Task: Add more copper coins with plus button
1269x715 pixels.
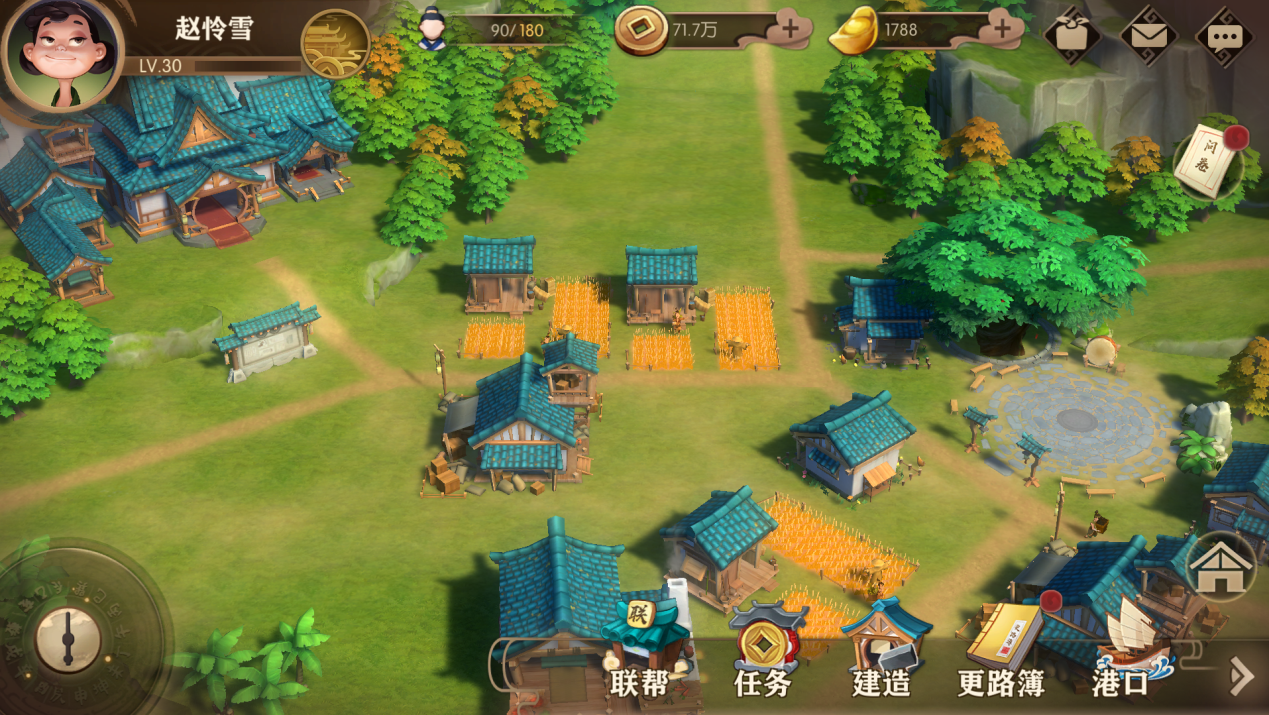Action: coord(790,30)
